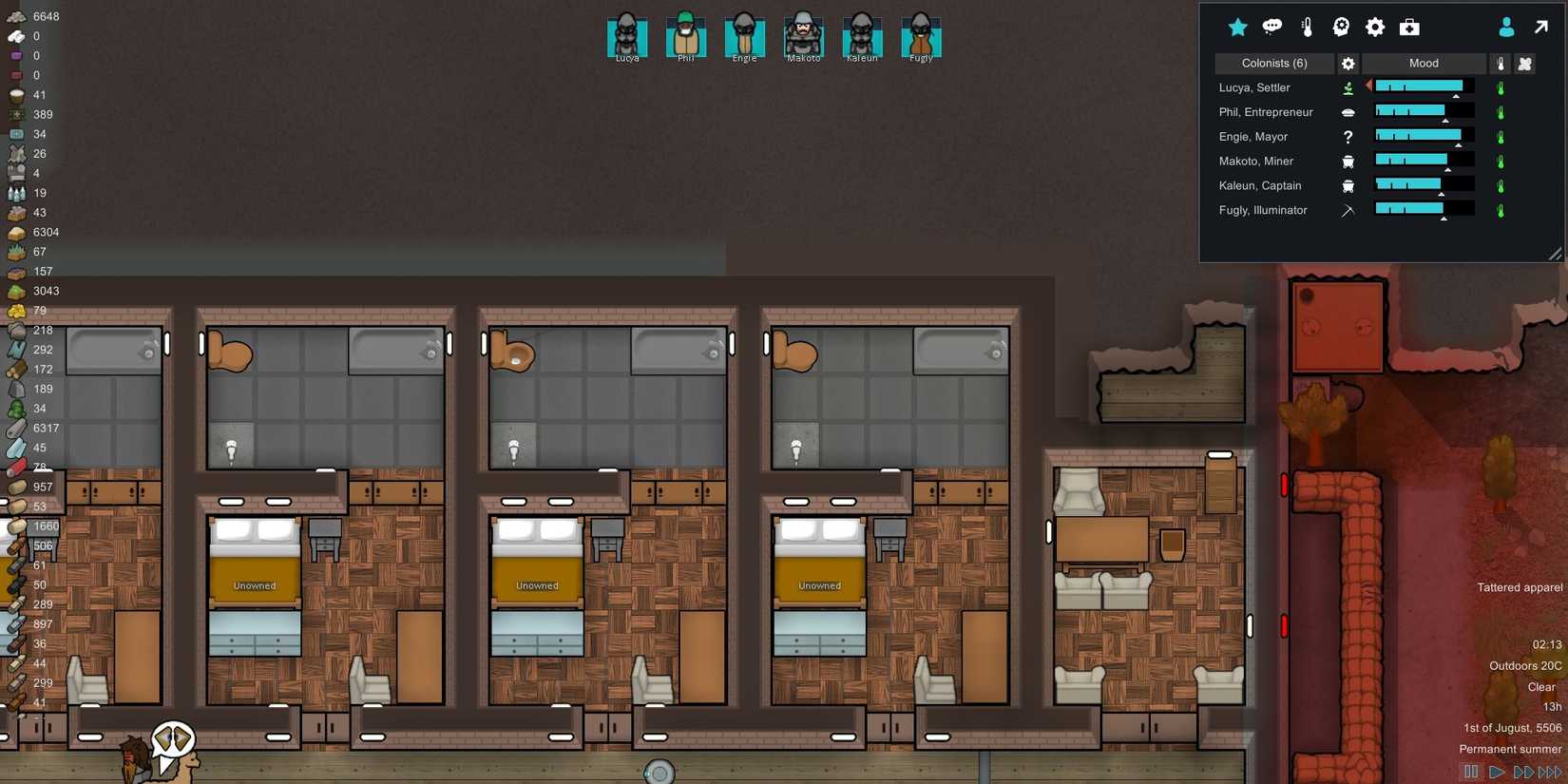Image resolution: width=1568 pixels, height=784 pixels.
Task: Select the star favorites icon in pawn panel
Action: 1238,27
